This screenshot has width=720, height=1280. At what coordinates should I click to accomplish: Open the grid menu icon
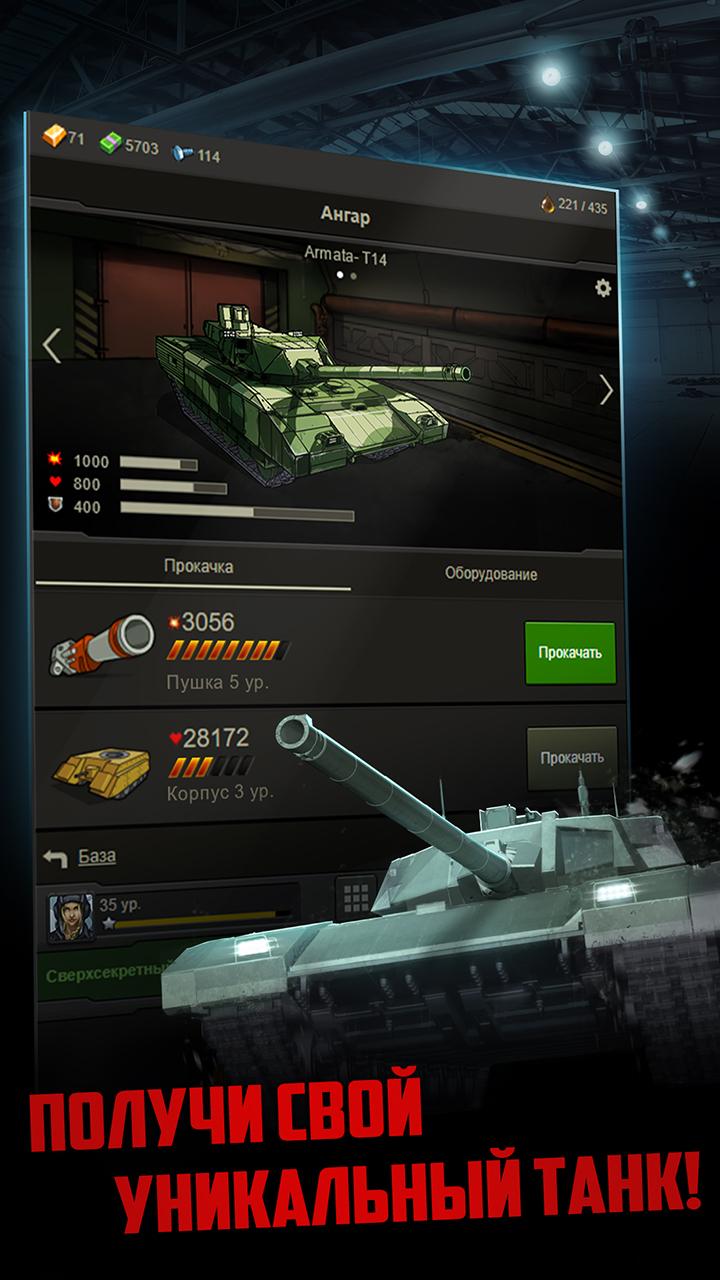coord(355,896)
